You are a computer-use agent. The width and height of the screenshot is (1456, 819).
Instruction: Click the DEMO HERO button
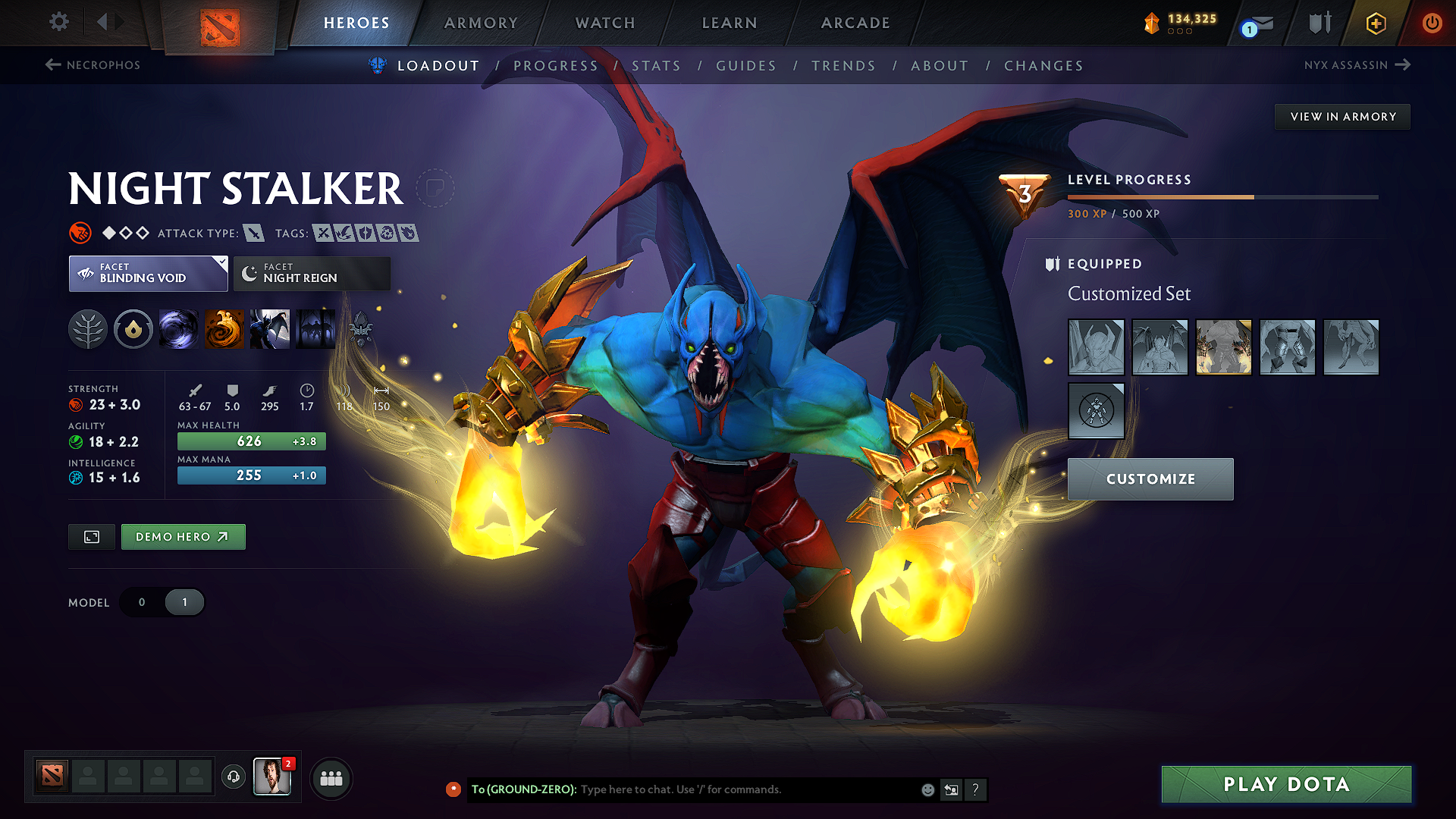(183, 536)
